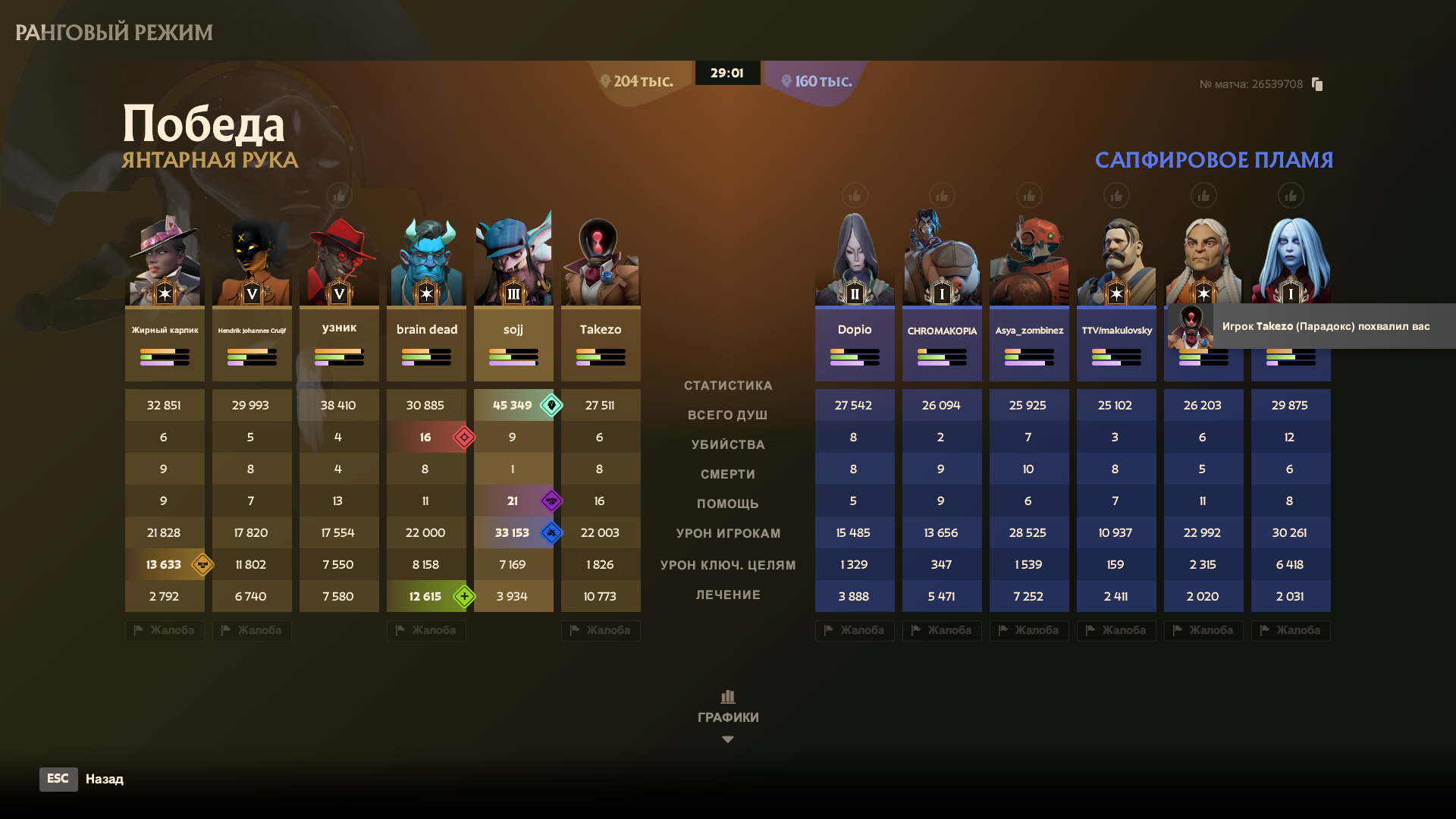Report Dopio using the Жалоба button
This screenshot has height=819, width=1456.
coord(855,630)
